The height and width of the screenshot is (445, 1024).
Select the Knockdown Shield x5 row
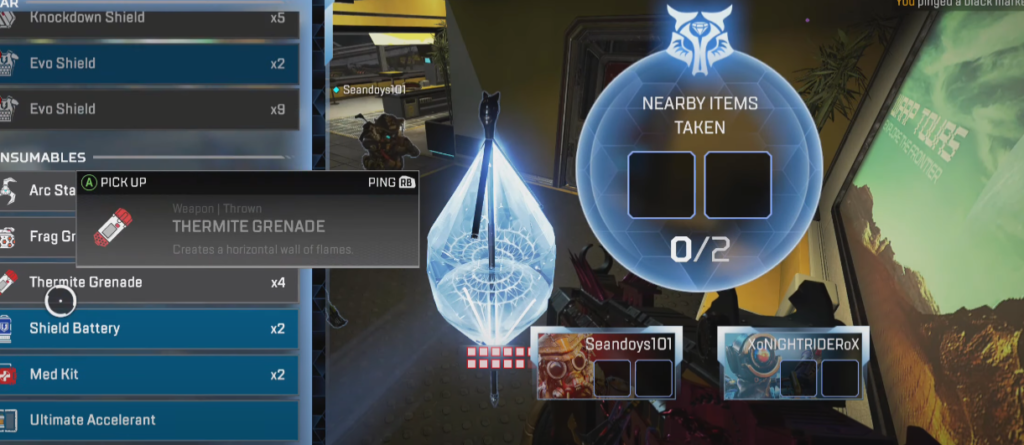click(x=150, y=18)
